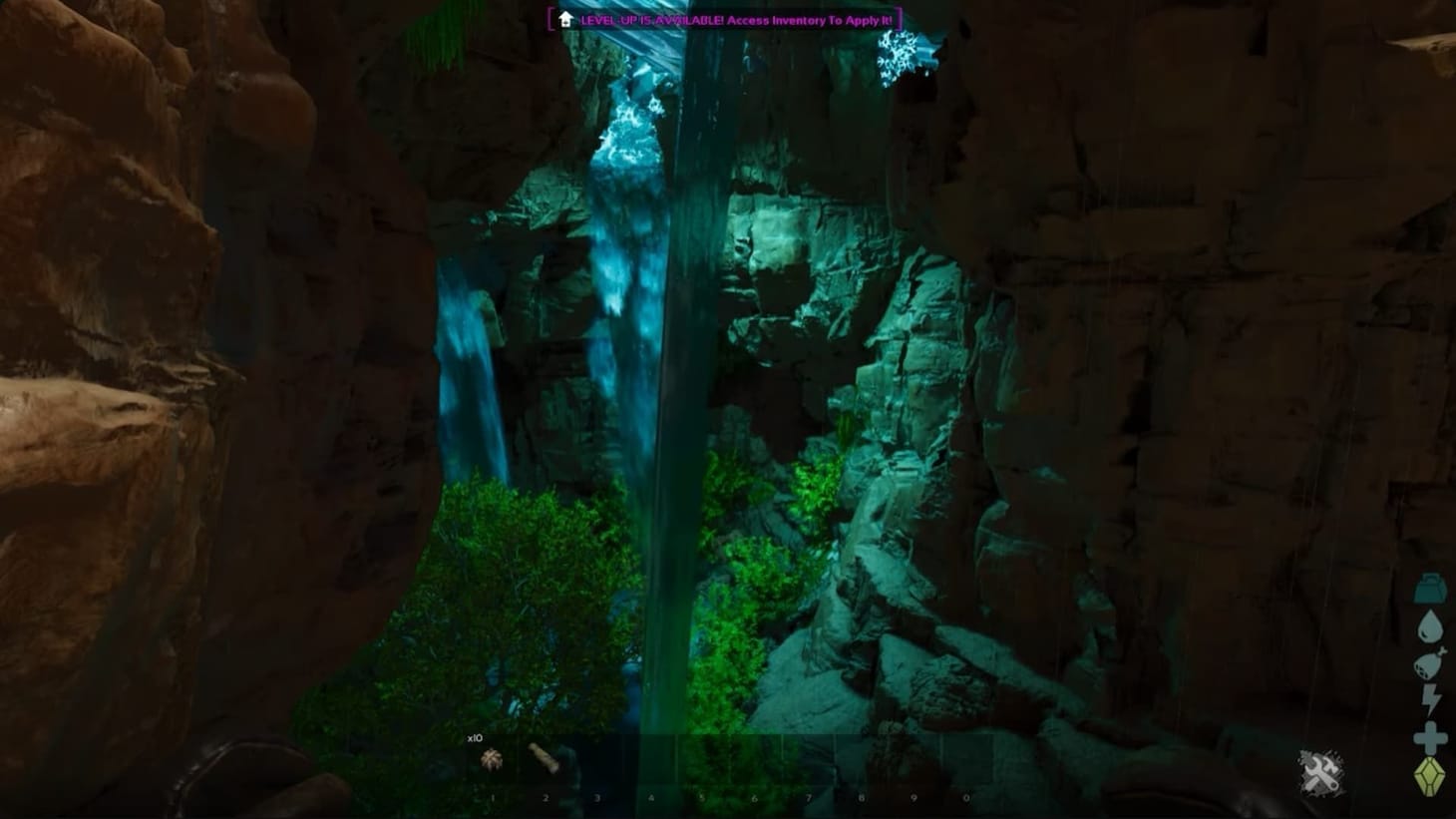Click the Plant Fiber stack in hotbar slot 1
The image size is (1456, 819).
[491, 760]
